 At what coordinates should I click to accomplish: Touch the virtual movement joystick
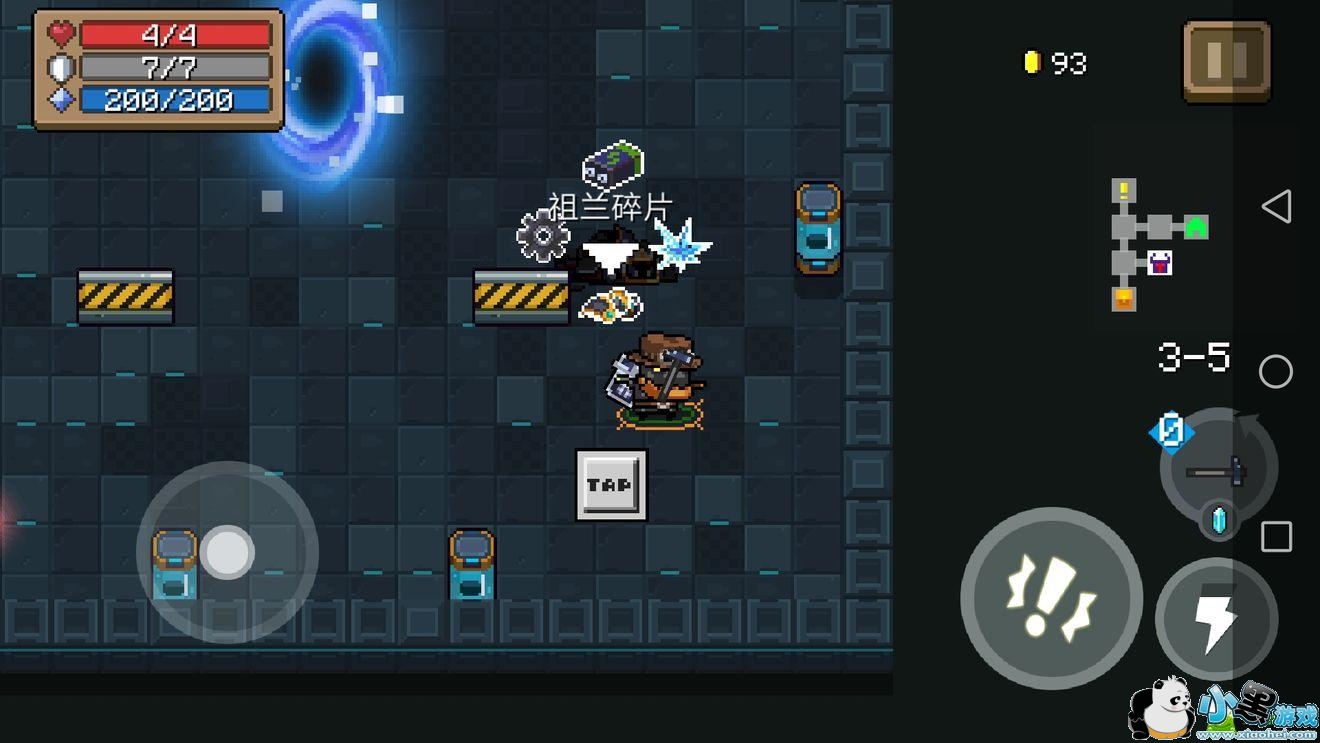coord(227,552)
